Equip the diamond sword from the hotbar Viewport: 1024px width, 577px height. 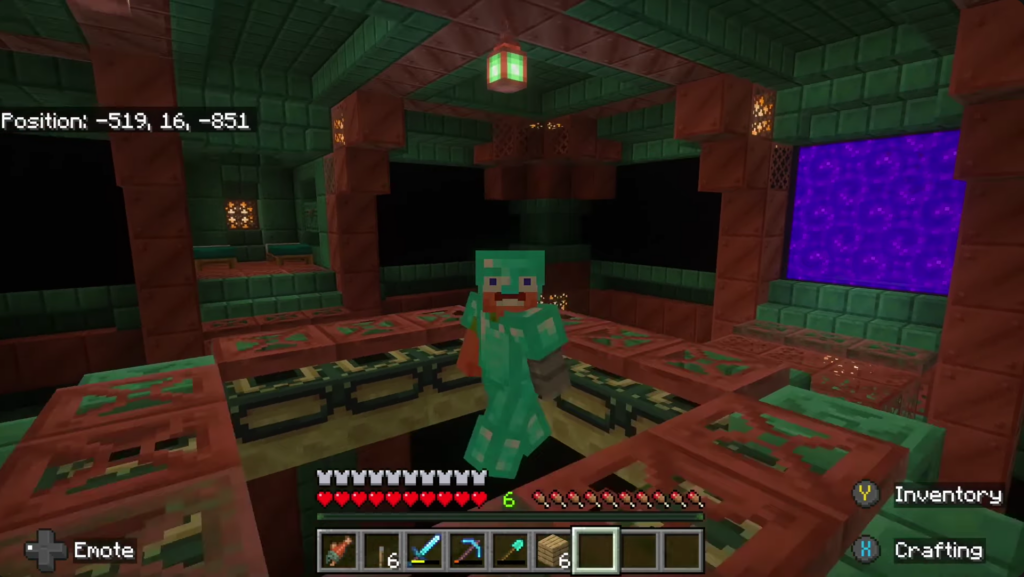click(x=424, y=551)
